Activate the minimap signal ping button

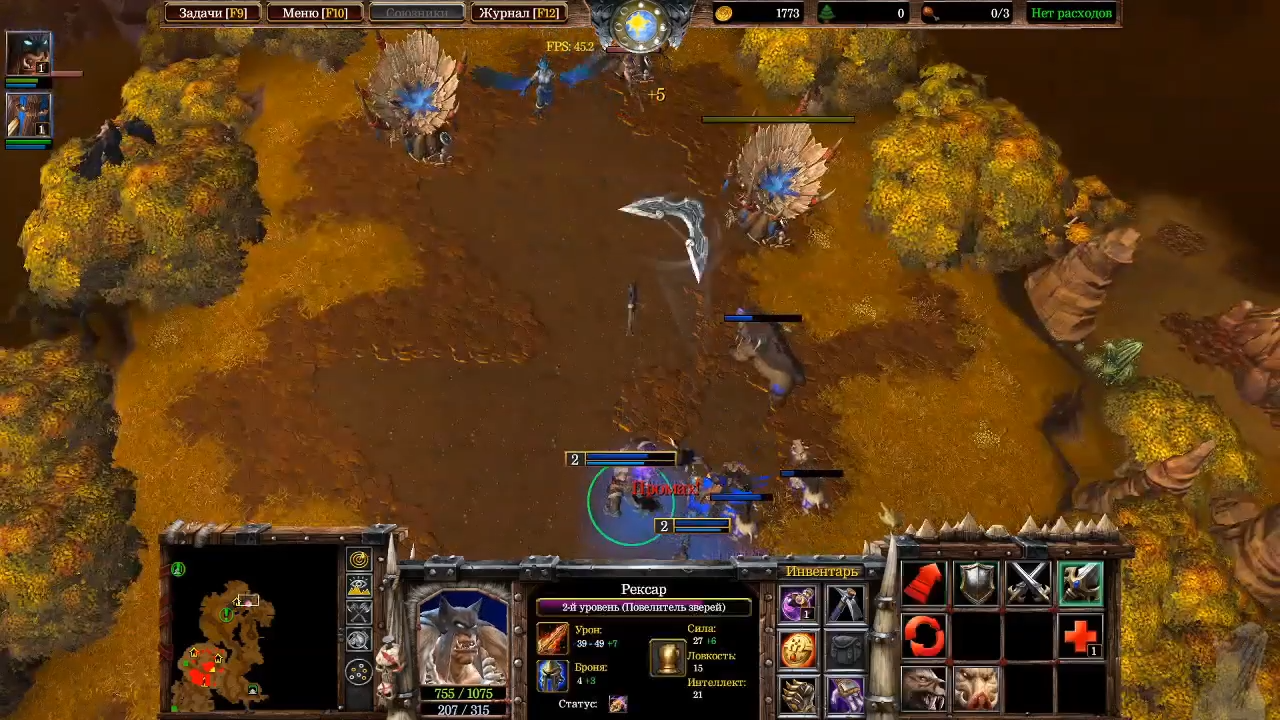358,560
